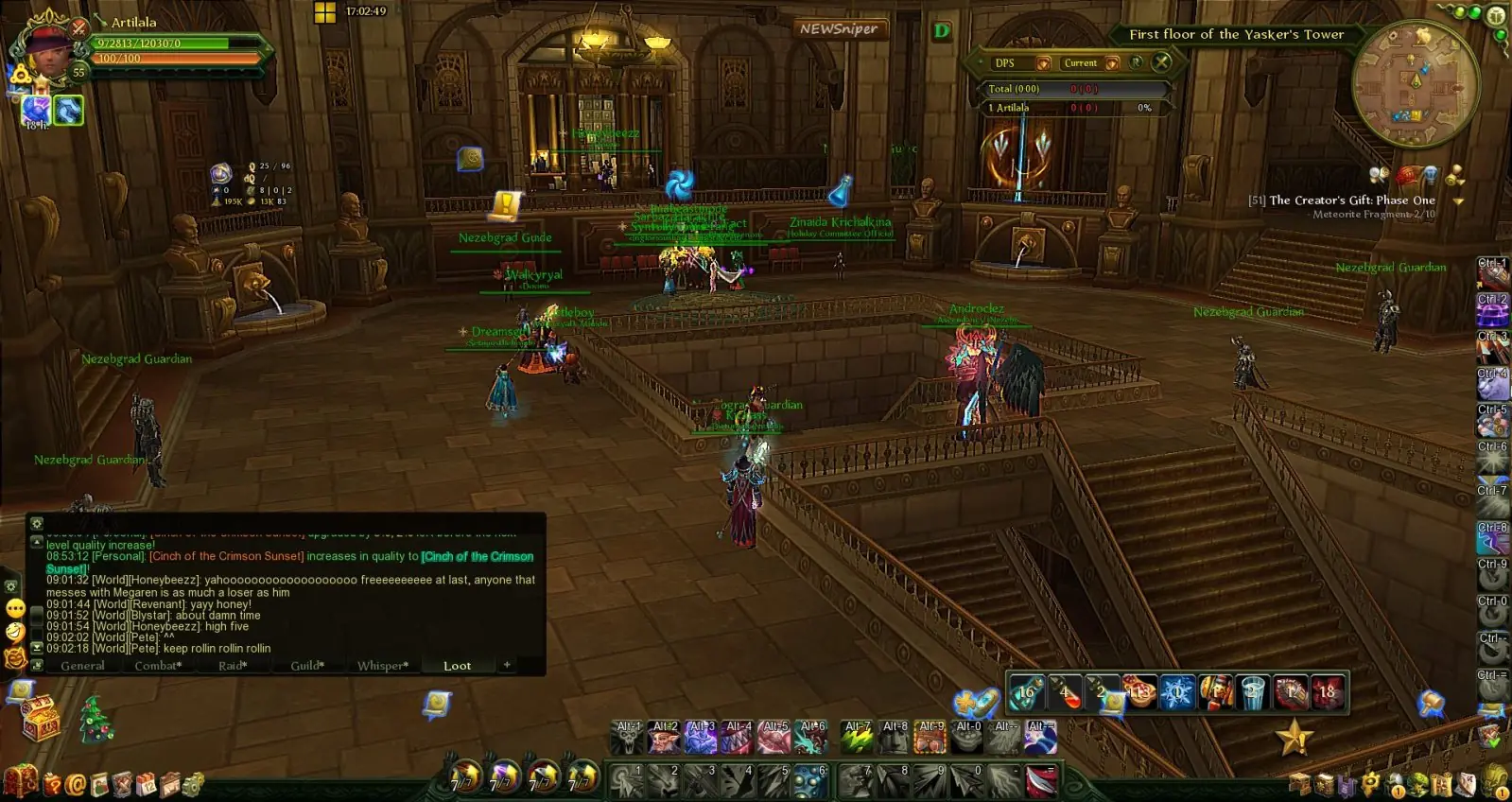Screen dimensions: 1512x802
Task: Open the treasure chest shop icon
Action: click(41, 719)
